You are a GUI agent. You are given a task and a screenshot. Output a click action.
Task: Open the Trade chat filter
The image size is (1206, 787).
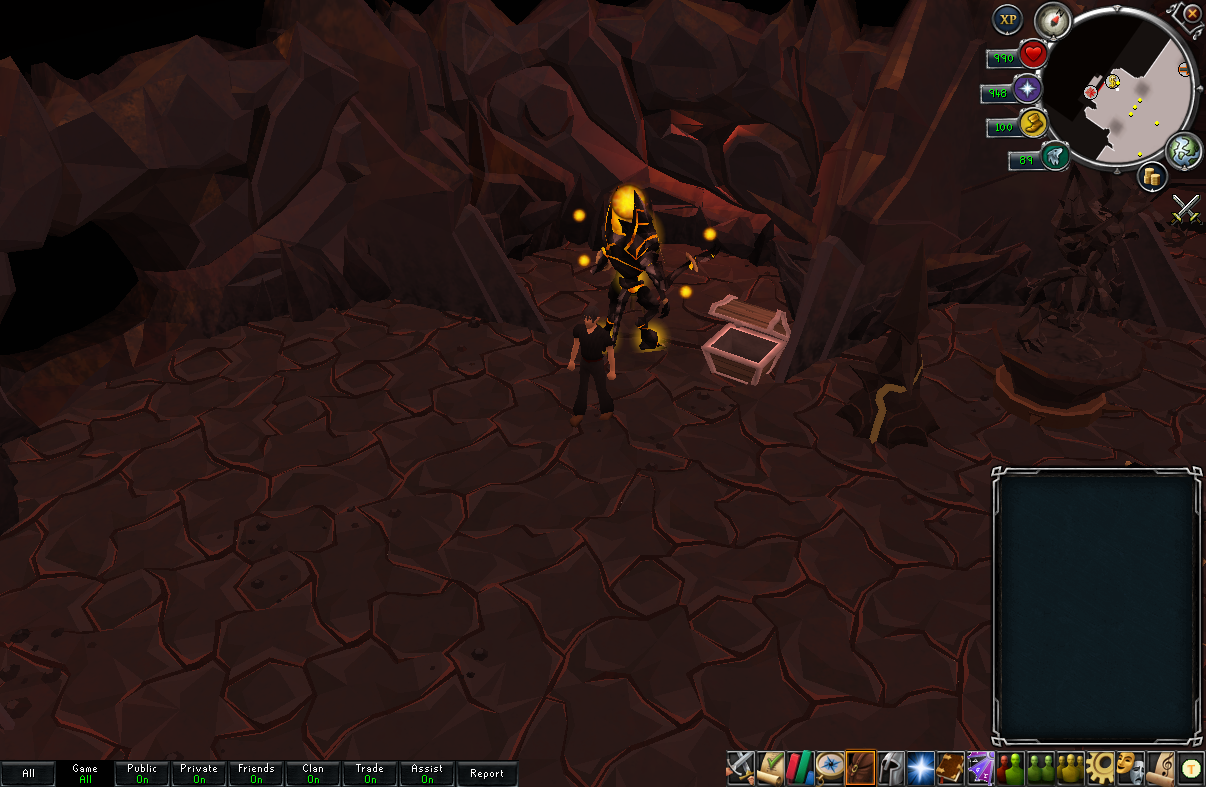click(370, 773)
